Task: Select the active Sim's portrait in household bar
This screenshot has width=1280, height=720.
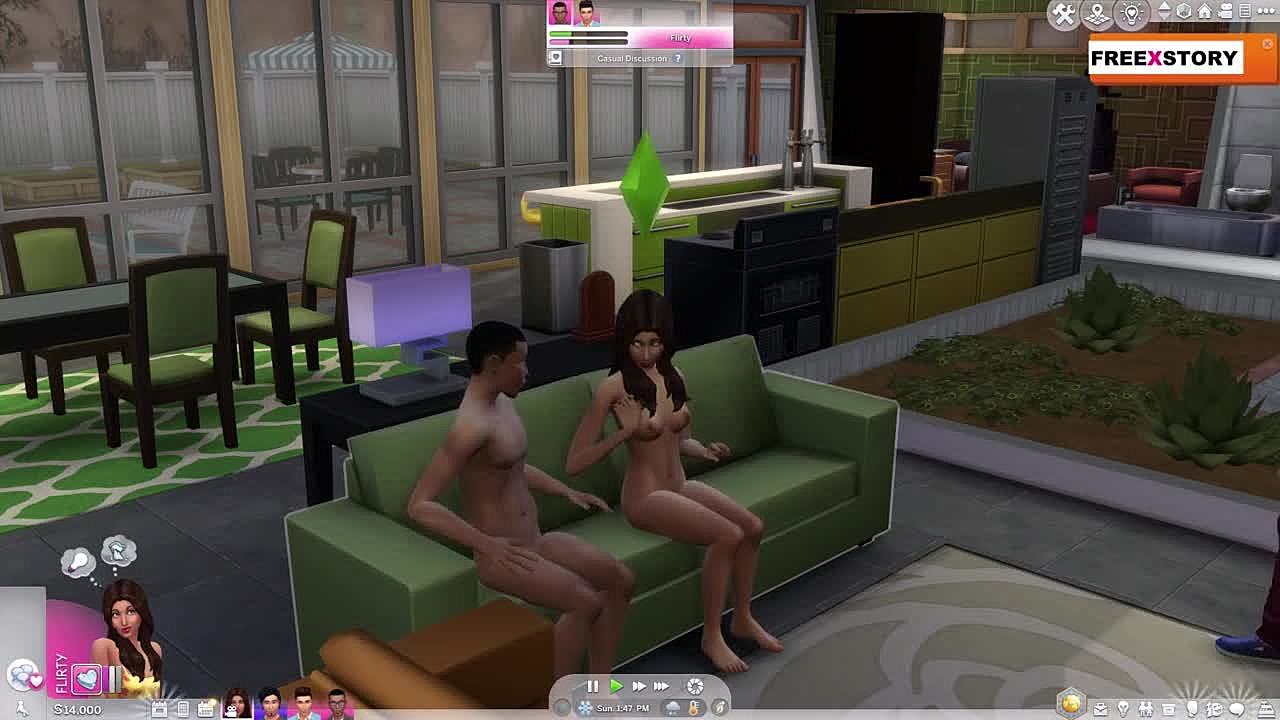Action: (x=236, y=703)
